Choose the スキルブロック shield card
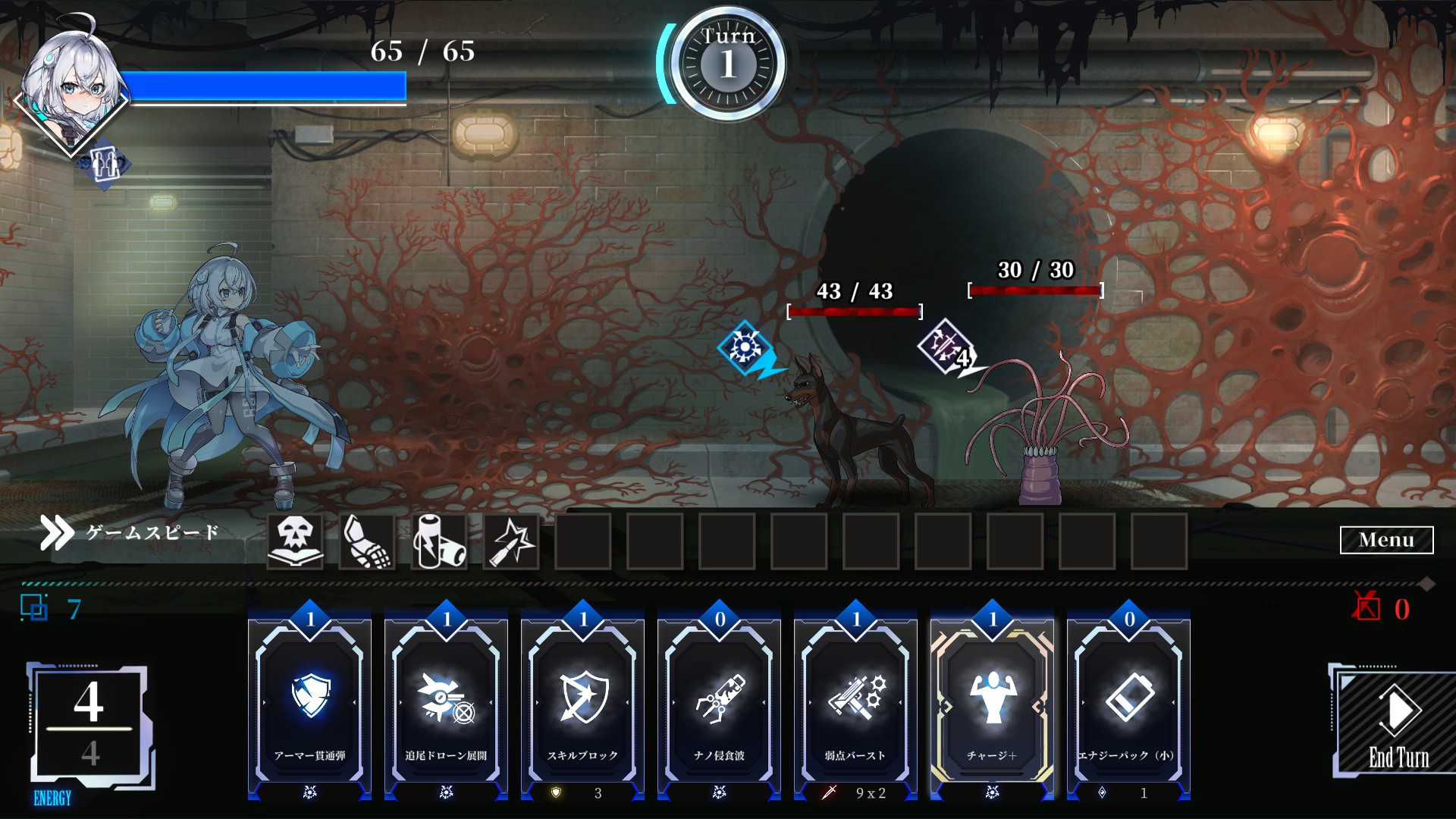This screenshot has height=819, width=1456. click(x=582, y=705)
